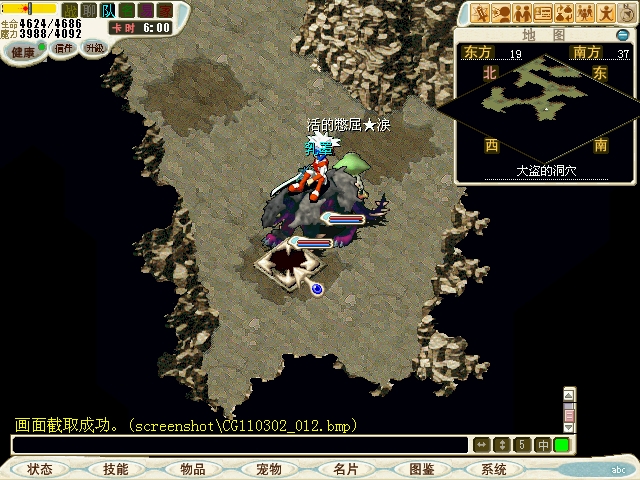The width and height of the screenshot is (640, 480).
Task: Open the 信件 mail button
Action: pyautogui.click(x=64, y=47)
